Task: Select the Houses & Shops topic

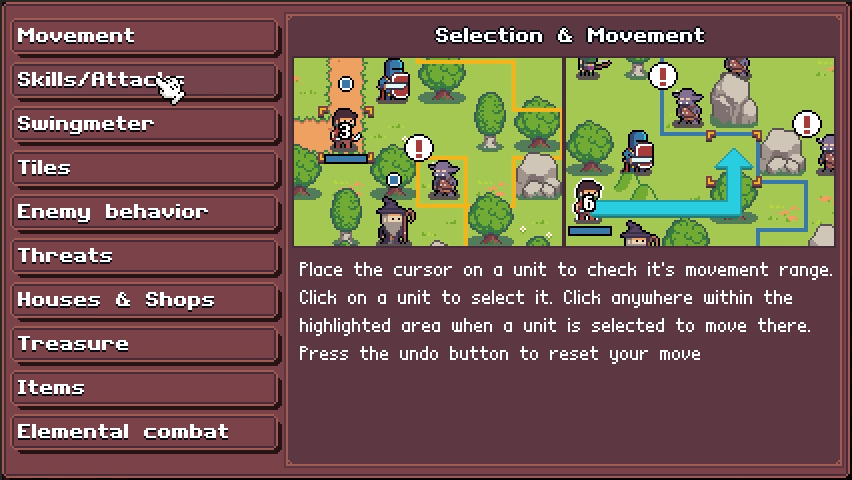Action: coord(145,300)
